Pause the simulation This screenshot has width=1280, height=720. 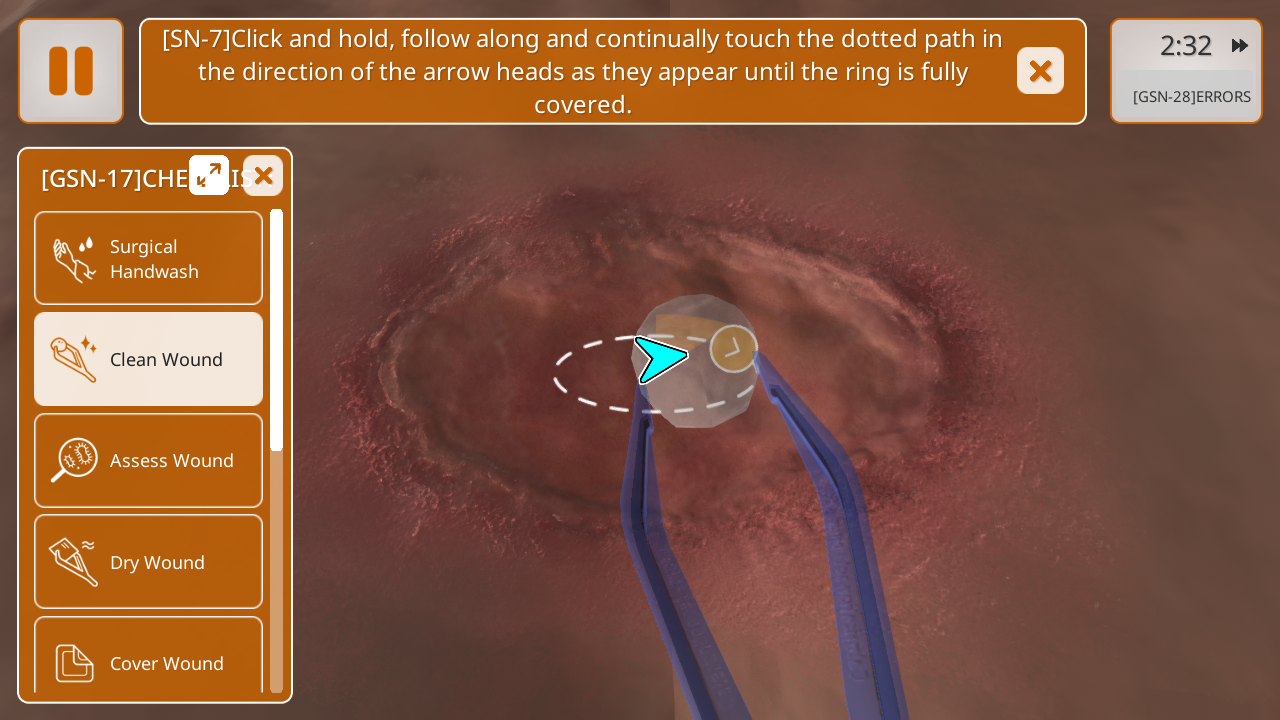pyautogui.click(x=71, y=71)
